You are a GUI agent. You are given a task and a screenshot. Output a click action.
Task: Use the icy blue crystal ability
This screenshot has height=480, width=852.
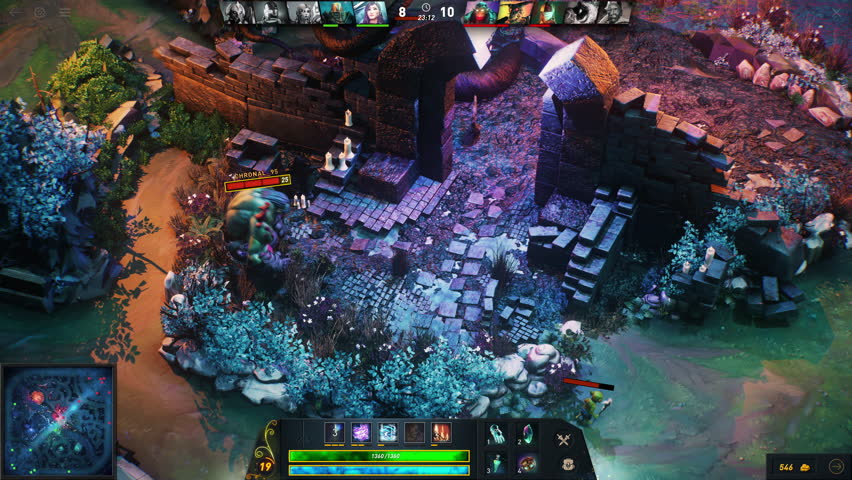coord(388,433)
